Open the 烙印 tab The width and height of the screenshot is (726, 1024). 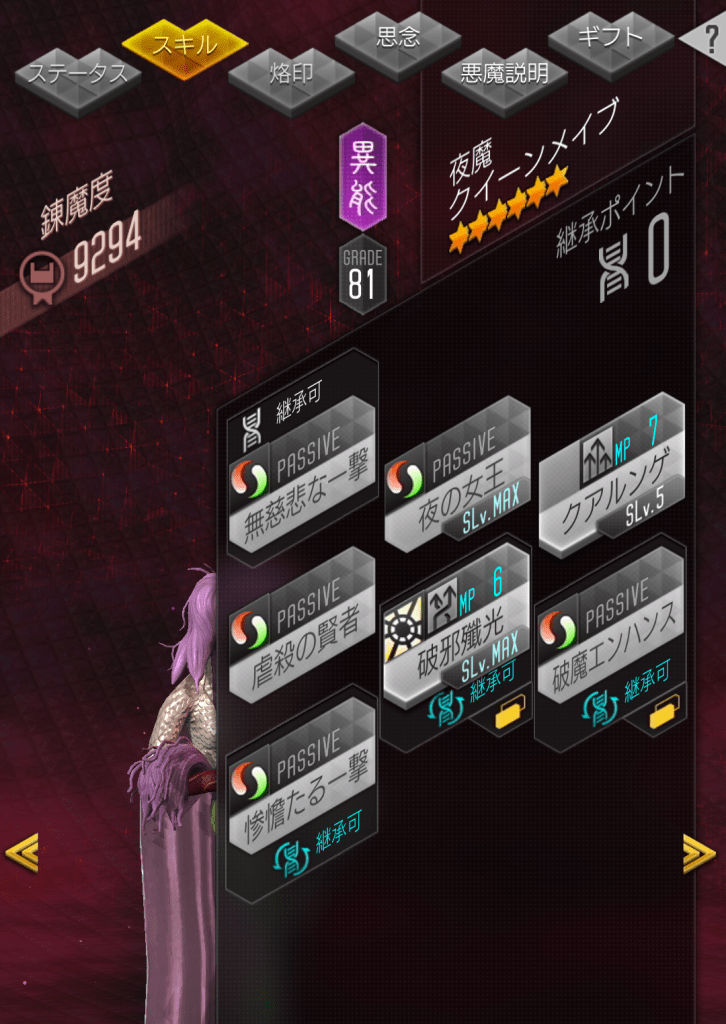point(291,75)
